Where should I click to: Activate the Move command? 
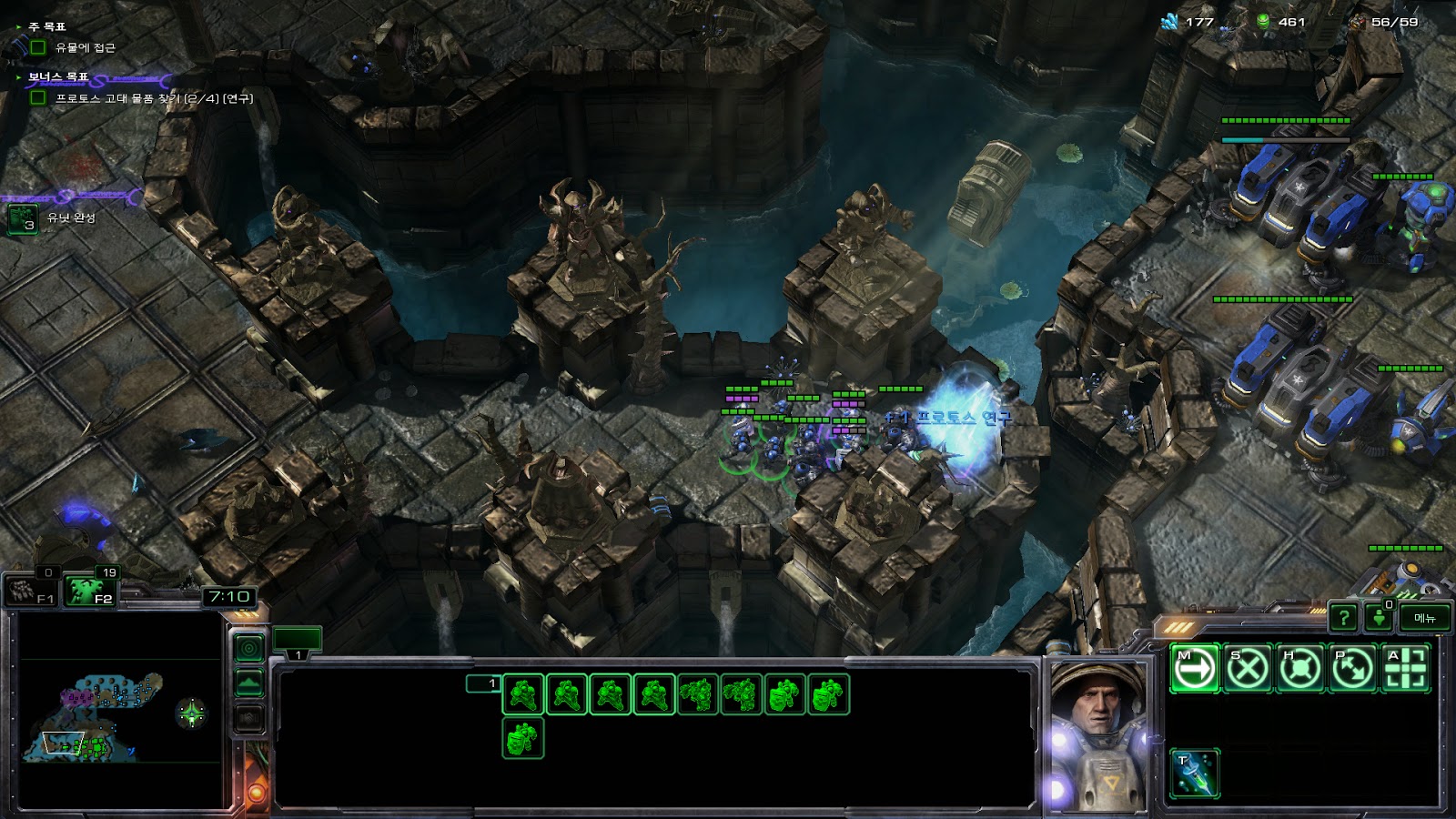coord(1194,669)
